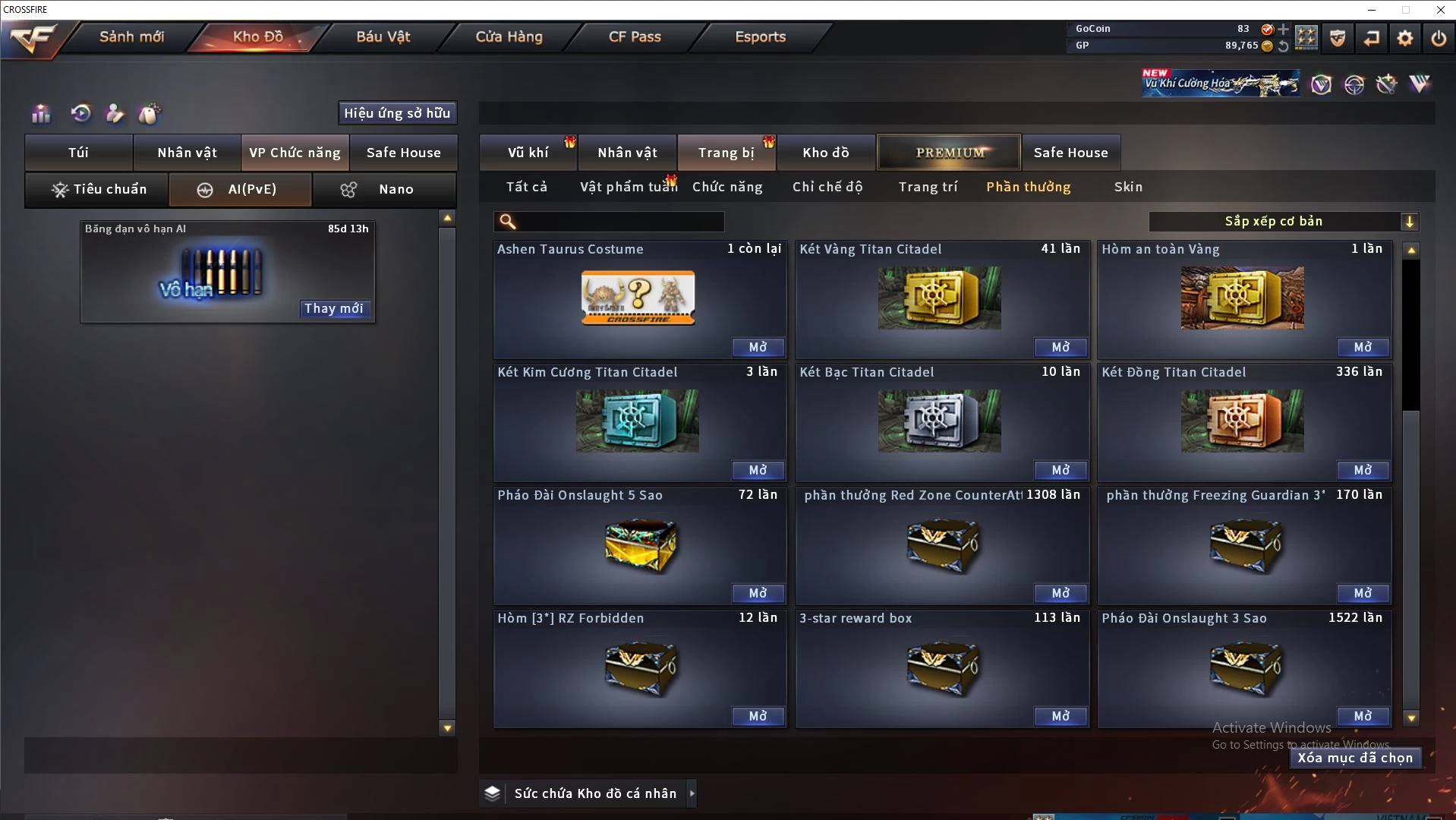Select the Skin filter category

point(1128,187)
